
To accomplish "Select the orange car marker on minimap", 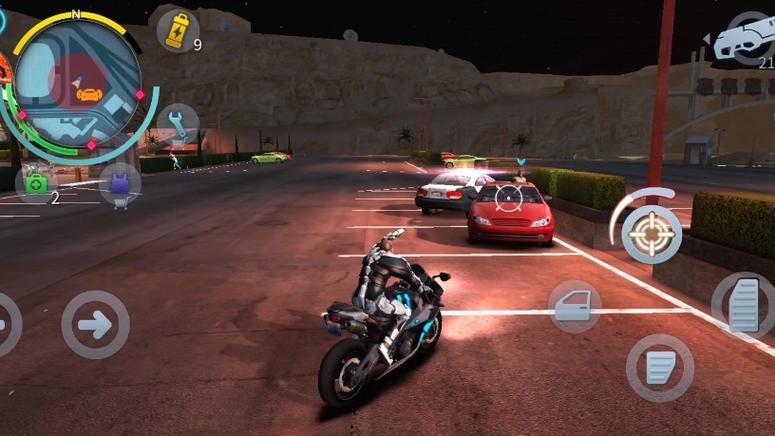I will point(90,94).
